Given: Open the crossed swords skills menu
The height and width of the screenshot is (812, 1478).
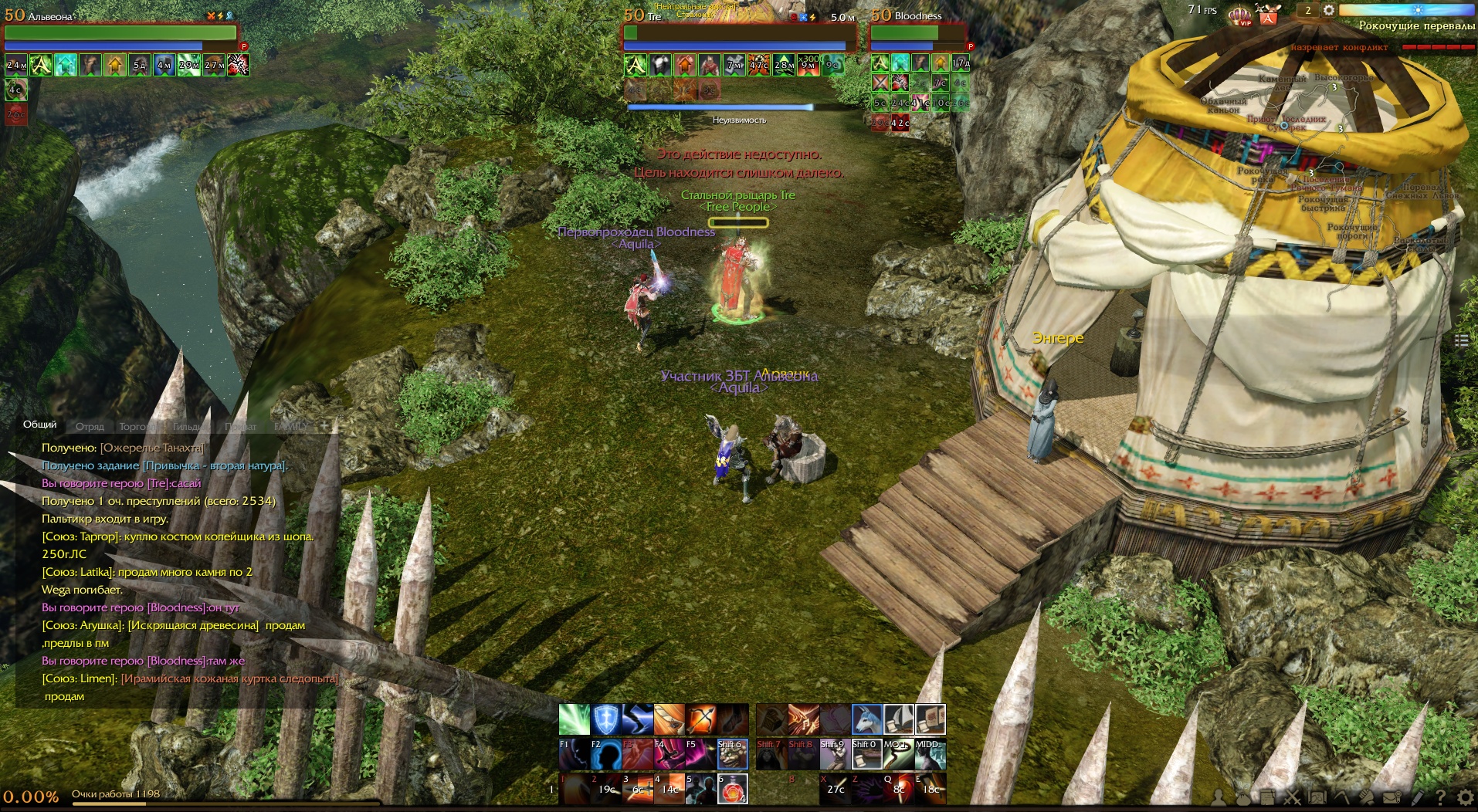Looking at the screenshot, I should [x=1292, y=797].
